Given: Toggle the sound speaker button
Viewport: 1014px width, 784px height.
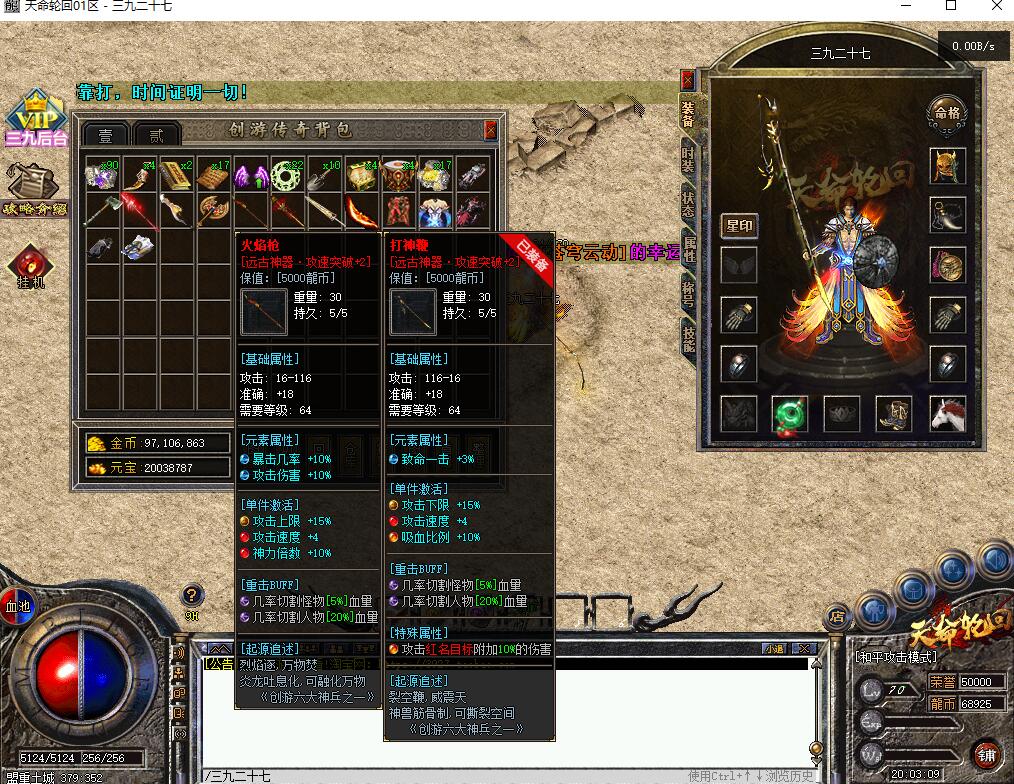Looking at the screenshot, I should tap(180, 654).
